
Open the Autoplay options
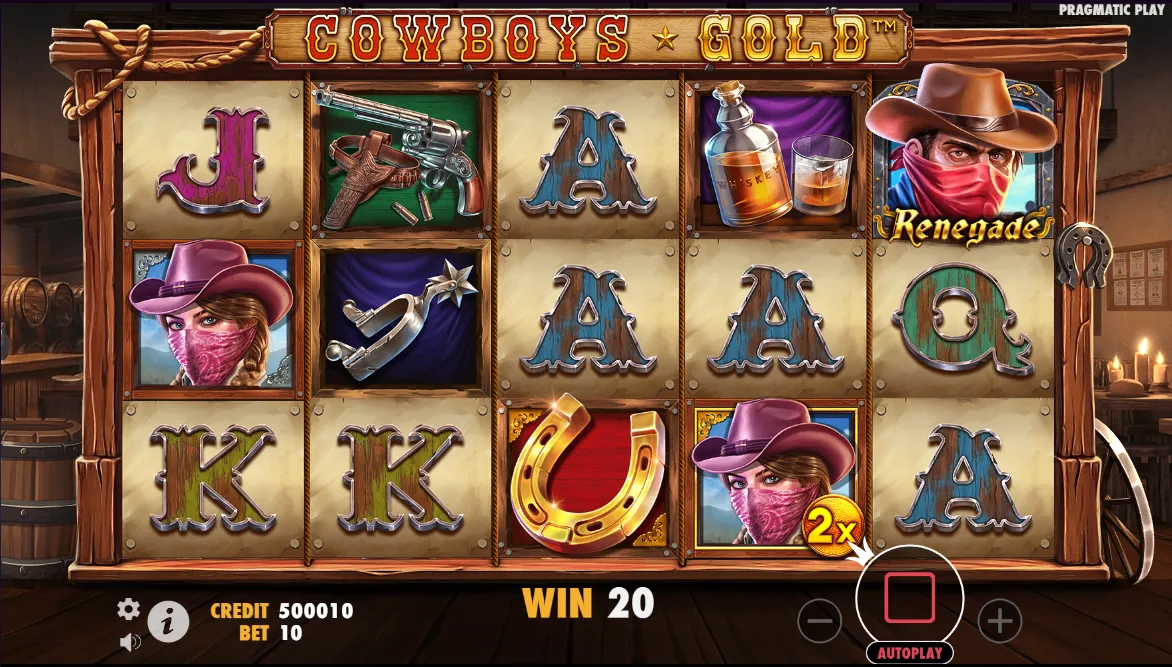click(909, 653)
